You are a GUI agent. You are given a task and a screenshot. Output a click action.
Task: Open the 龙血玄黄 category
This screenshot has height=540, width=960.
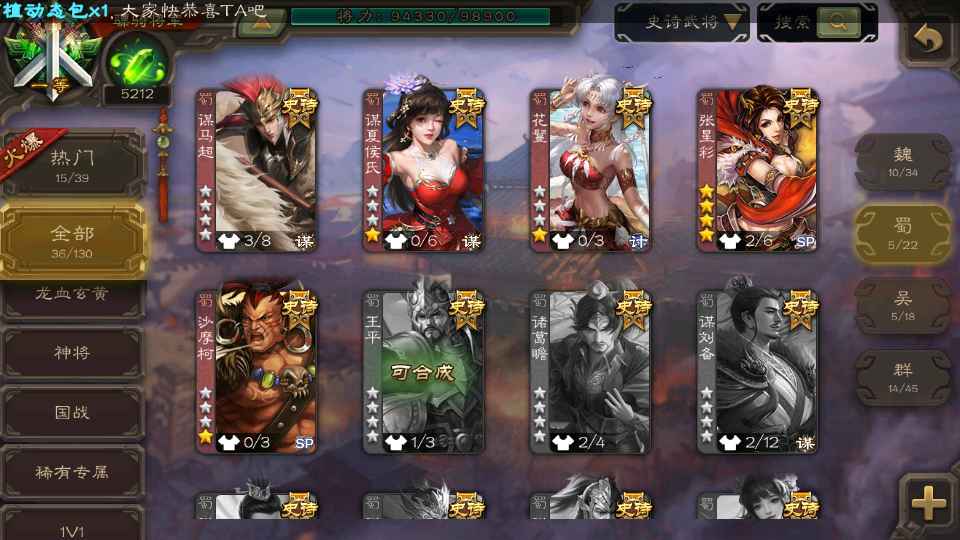click(x=73, y=296)
